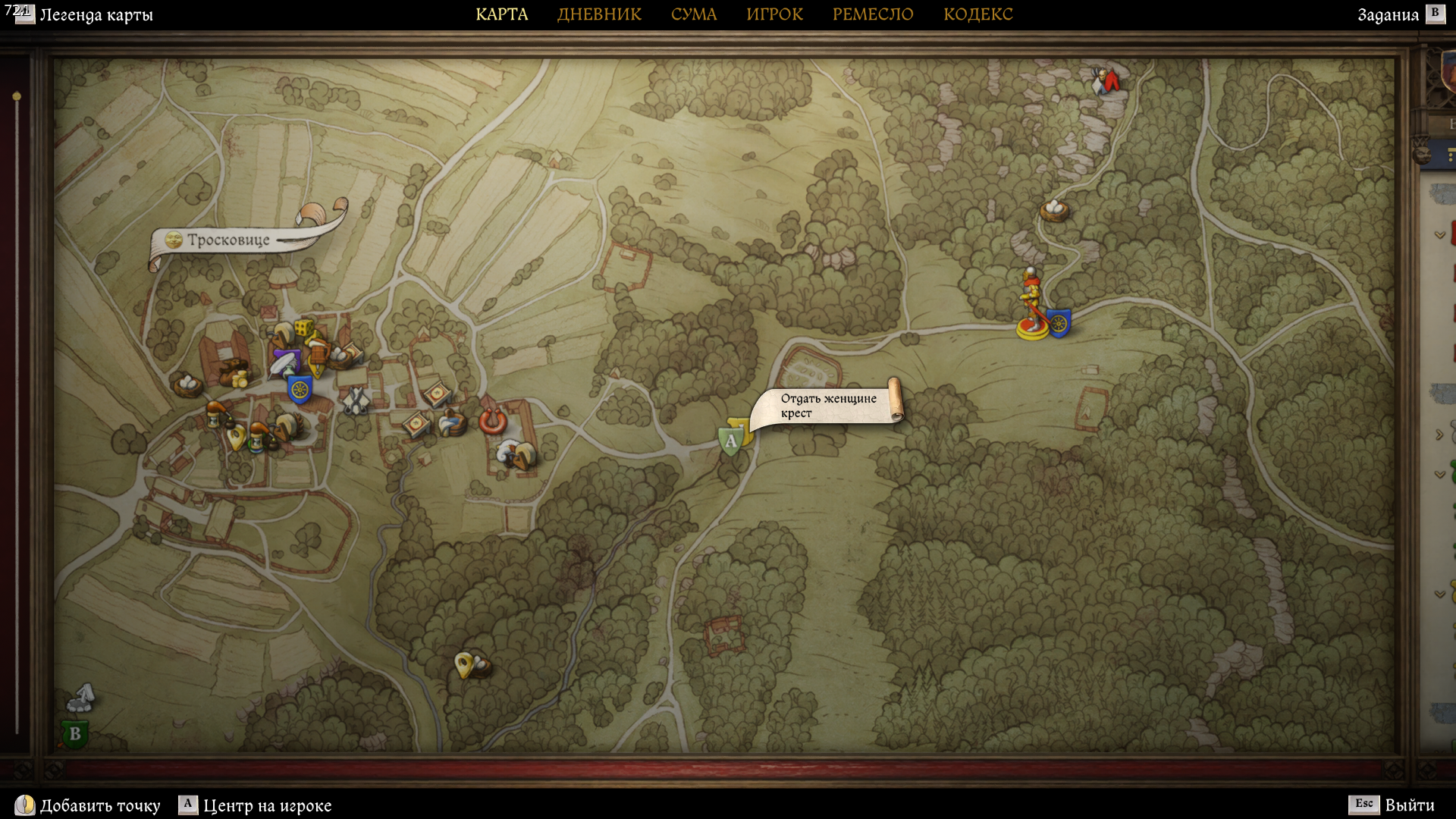Go to the РЕМЕСЛО tab
This screenshot has width=1456, height=819.
pos(872,14)
